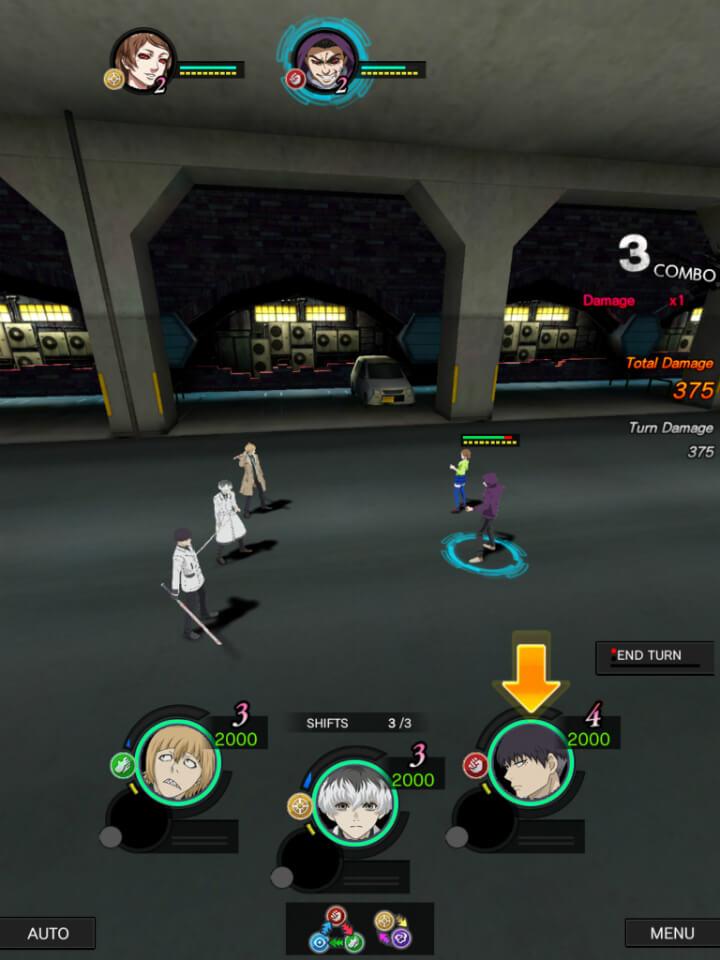
Task: Open the MENU
Action: coord(671,933)
